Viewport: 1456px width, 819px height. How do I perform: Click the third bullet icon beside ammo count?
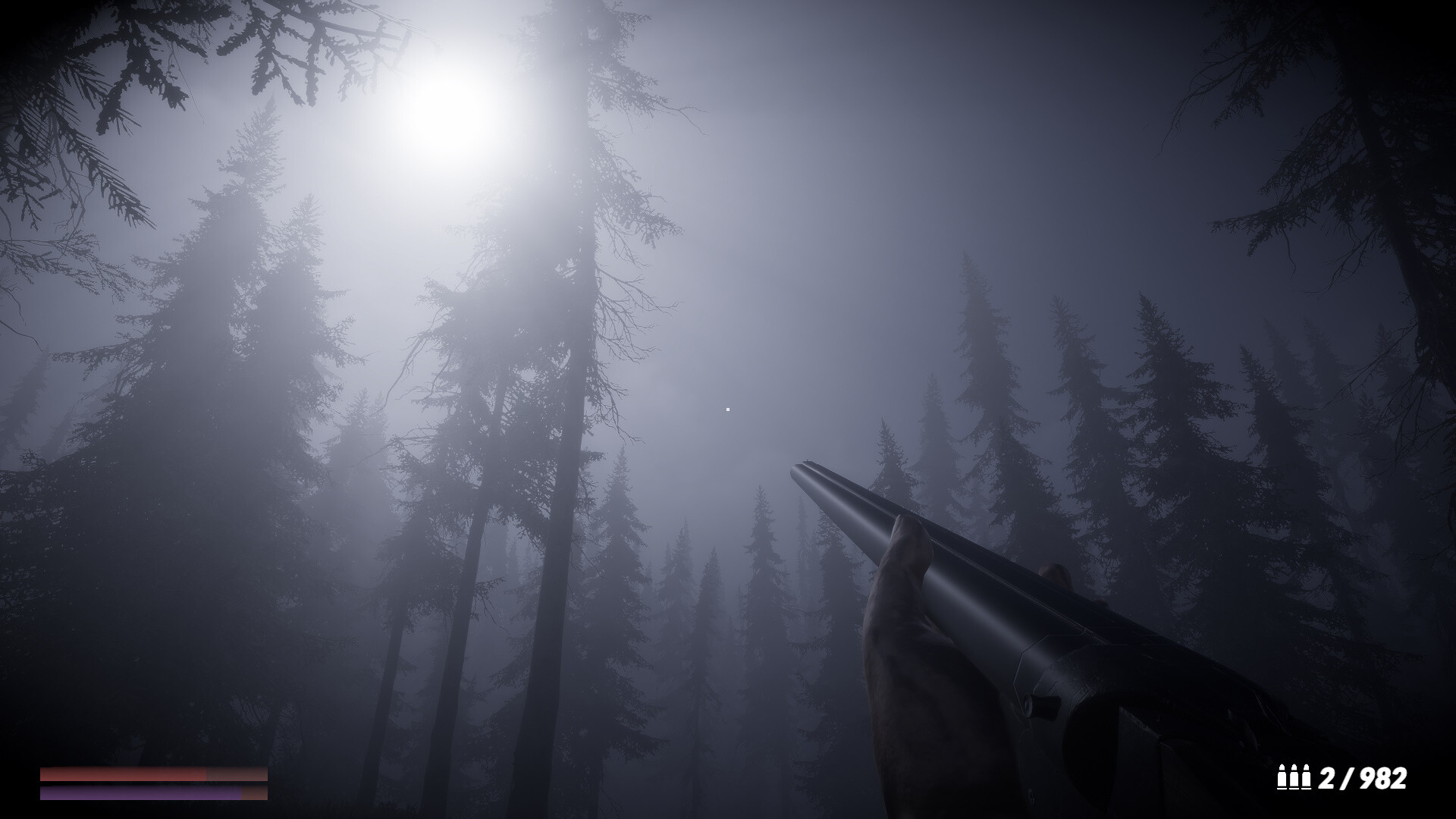click(1306, 776)
